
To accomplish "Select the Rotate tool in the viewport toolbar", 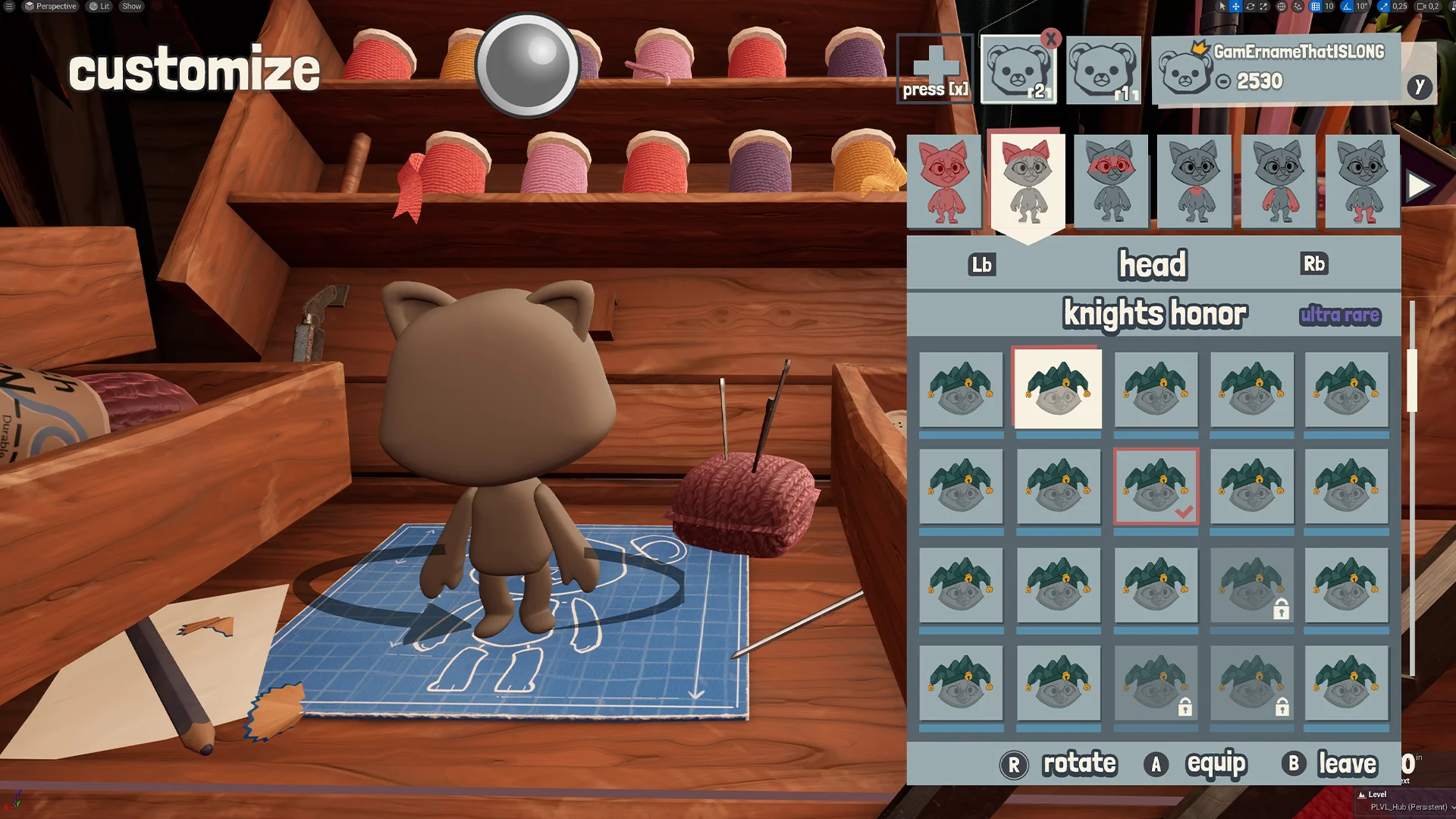I will (1250, 6).
